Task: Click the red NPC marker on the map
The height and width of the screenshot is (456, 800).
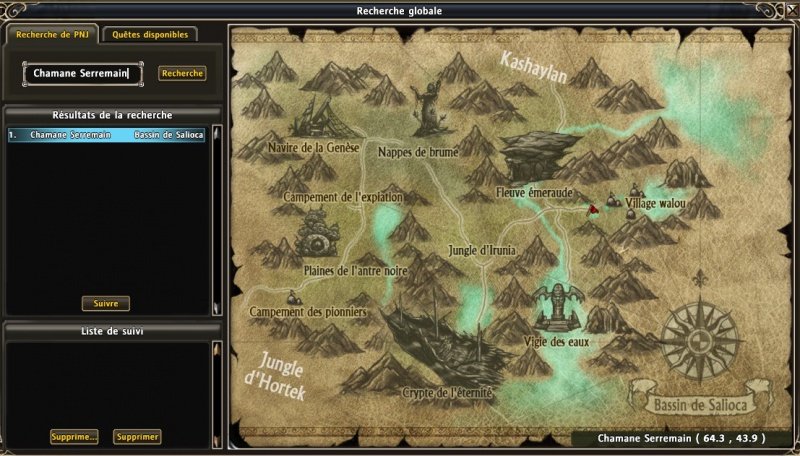Action: click(x=592, y=208)
